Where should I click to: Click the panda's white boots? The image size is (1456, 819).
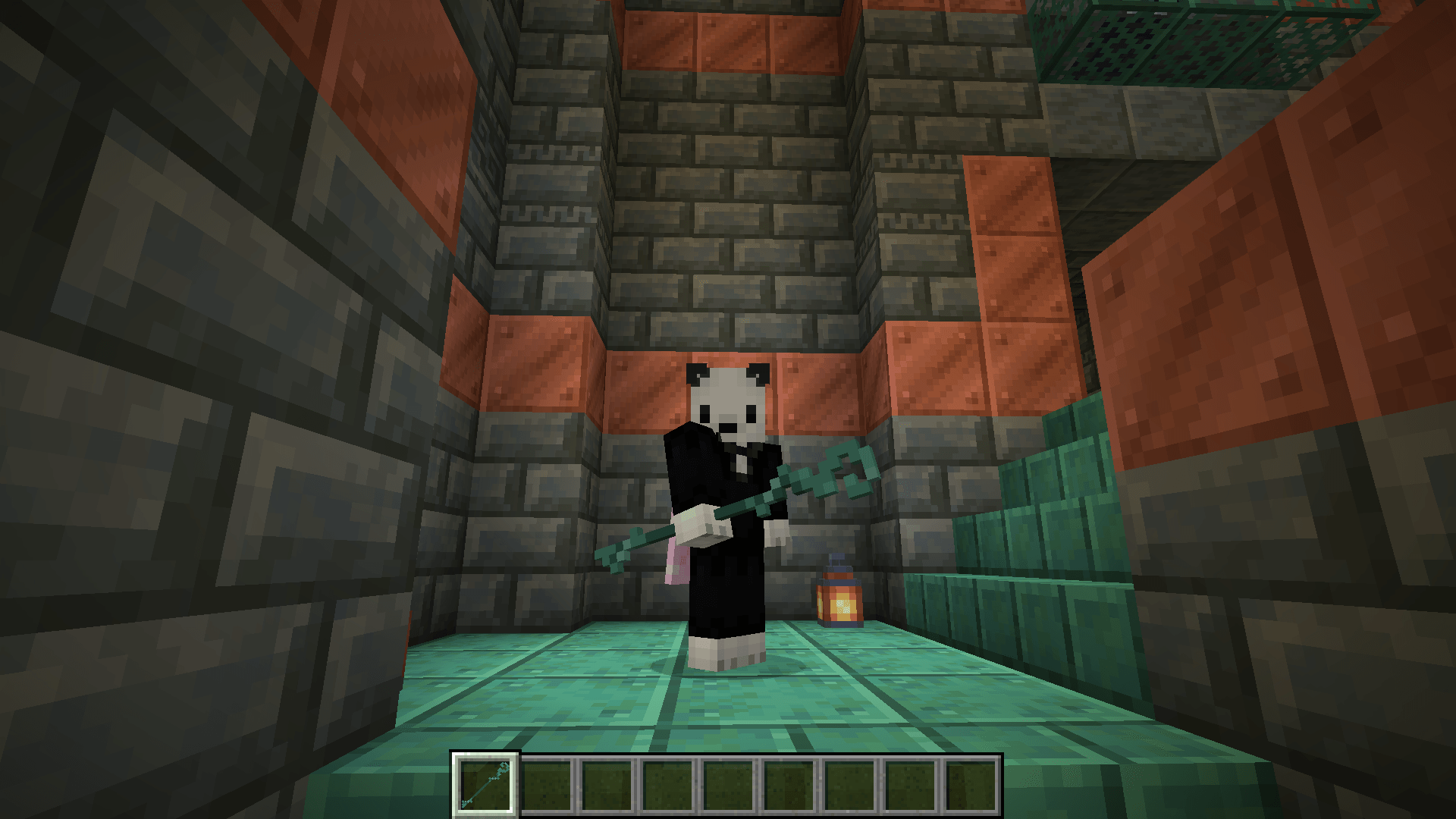pyautogui.click(x=724, y=652)
